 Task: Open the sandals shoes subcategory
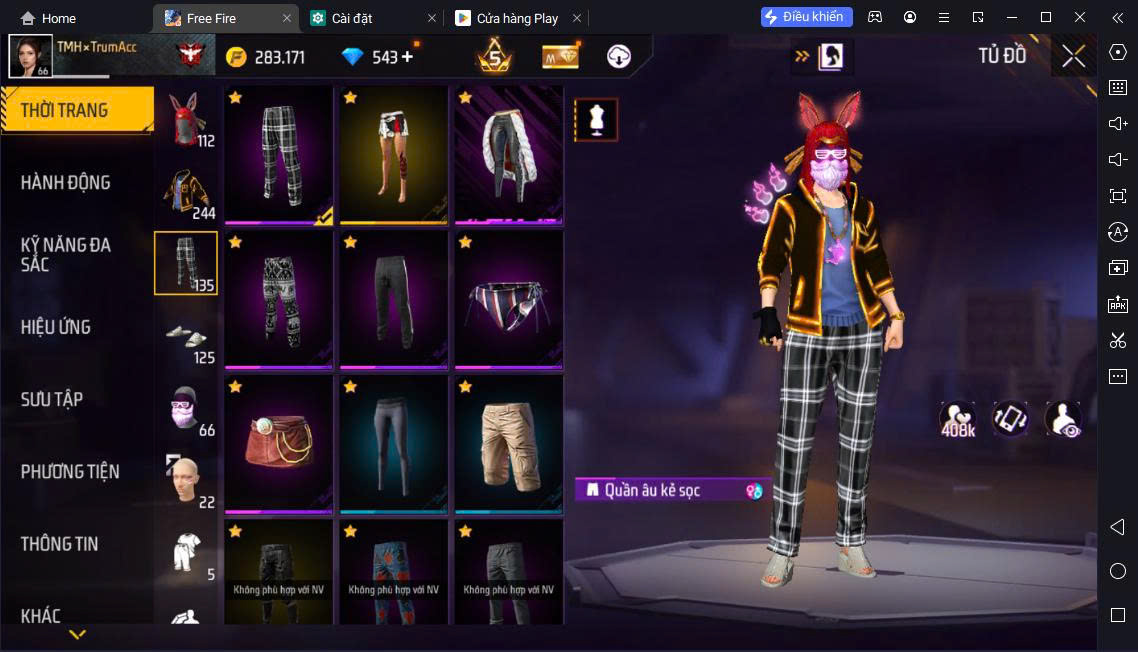(x=185, y=337)
